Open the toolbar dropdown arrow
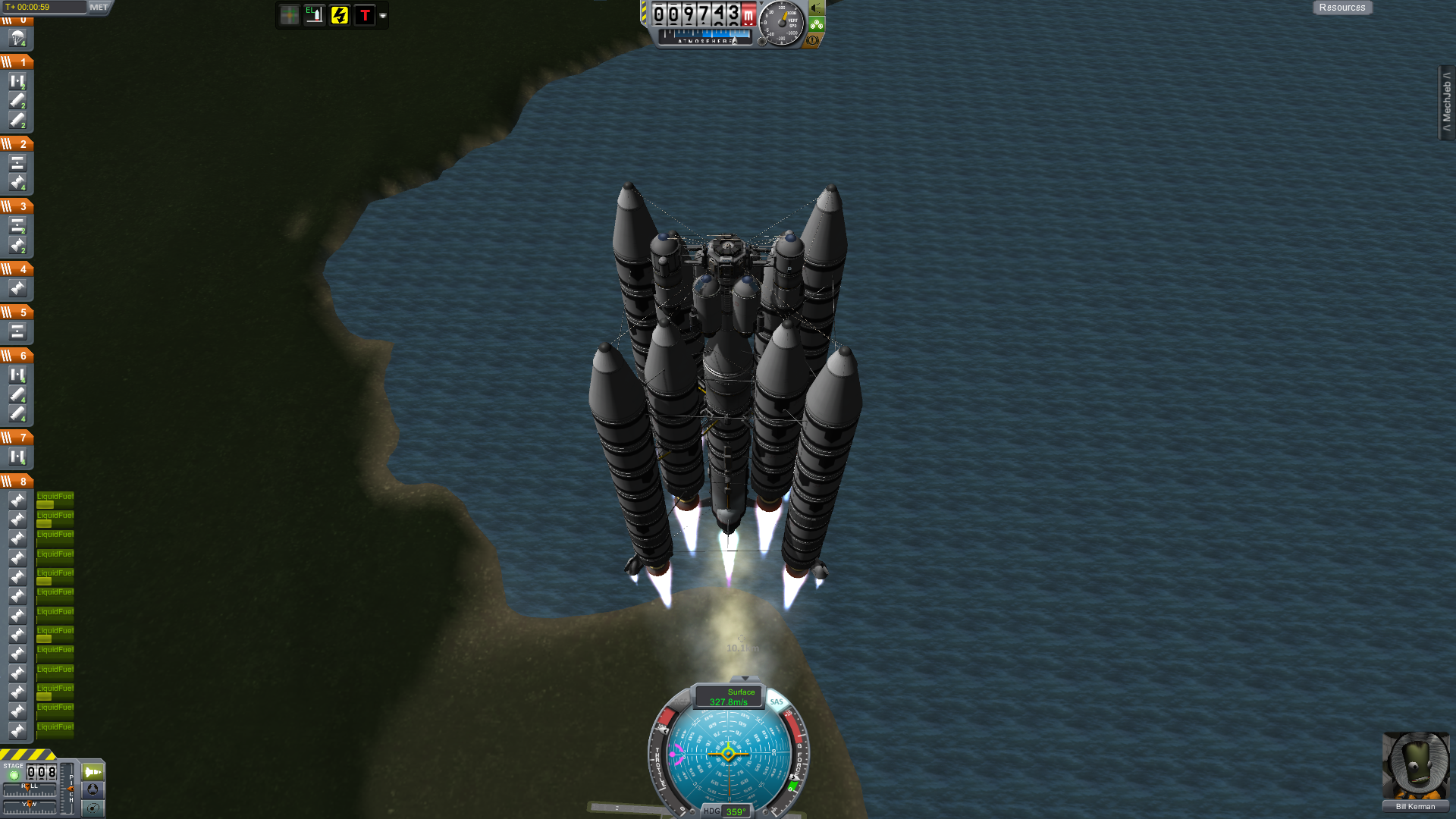The height and width of the screenshot is (819, 1456). [x=383, y=16]
